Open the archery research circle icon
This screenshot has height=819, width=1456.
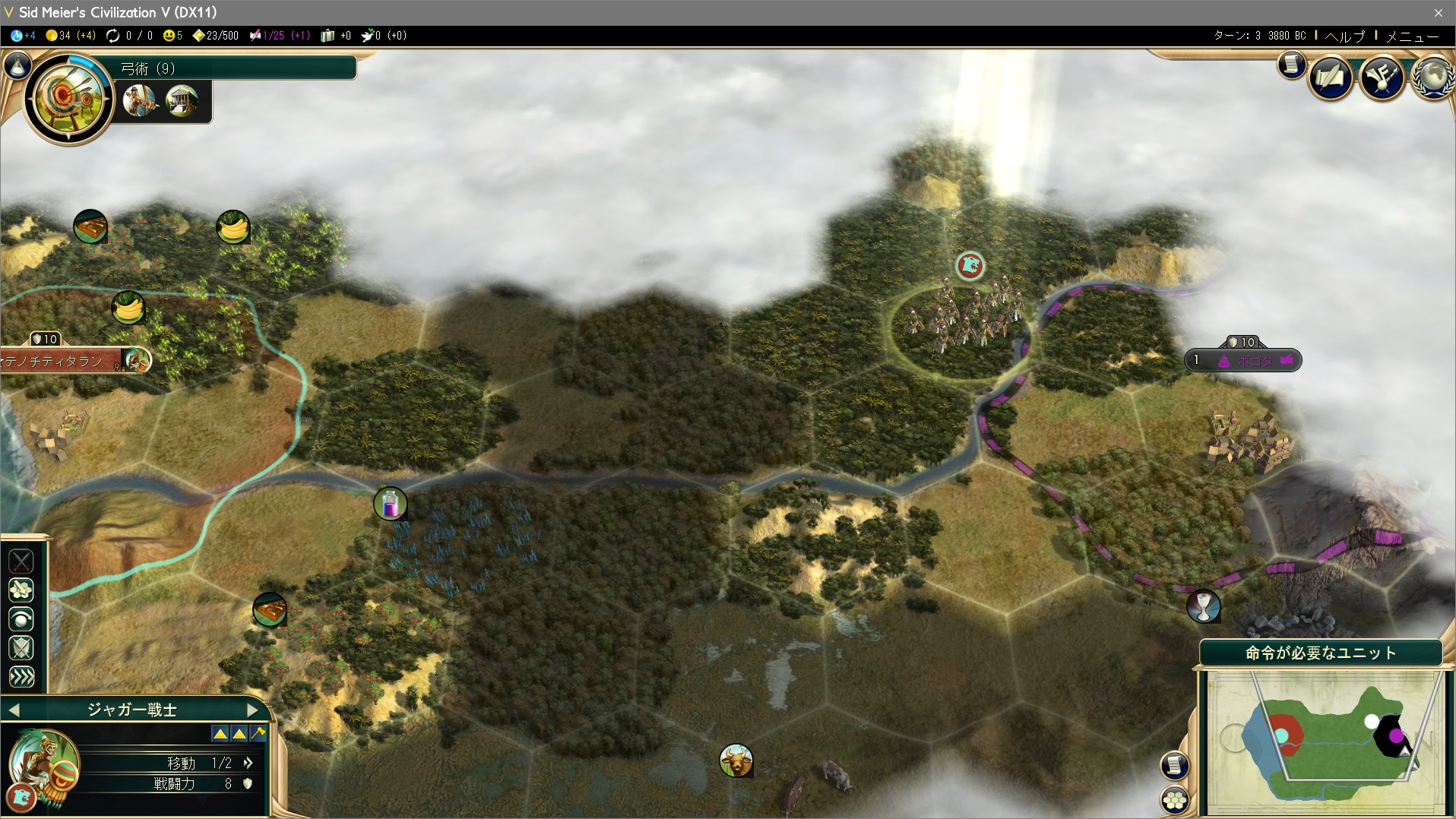[68, 98]
